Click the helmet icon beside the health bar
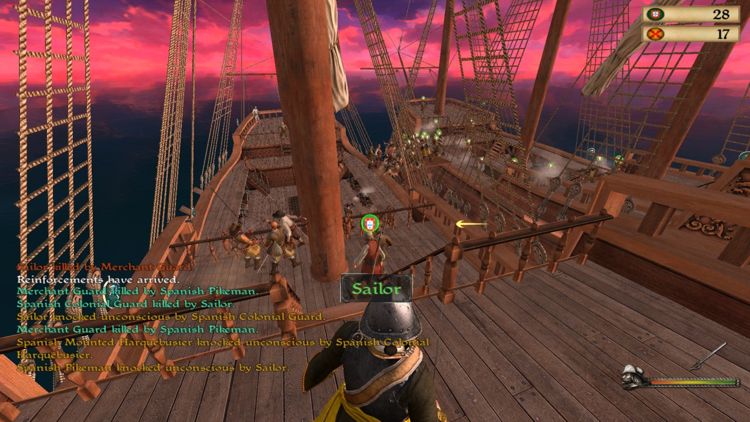 (x=632, y=378)
